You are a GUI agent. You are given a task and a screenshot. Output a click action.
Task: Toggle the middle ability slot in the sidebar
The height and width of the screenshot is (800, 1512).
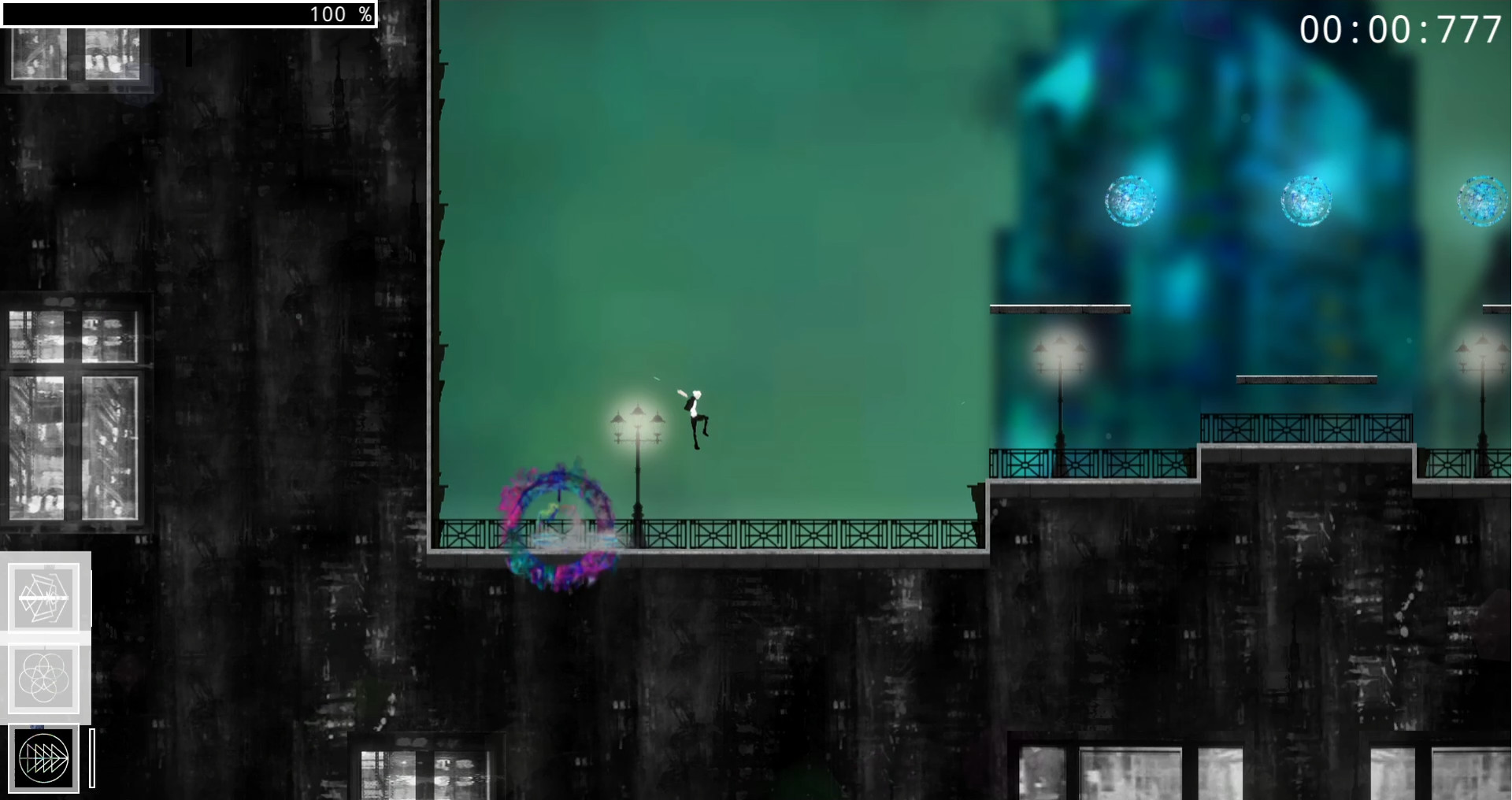point(46,676)
